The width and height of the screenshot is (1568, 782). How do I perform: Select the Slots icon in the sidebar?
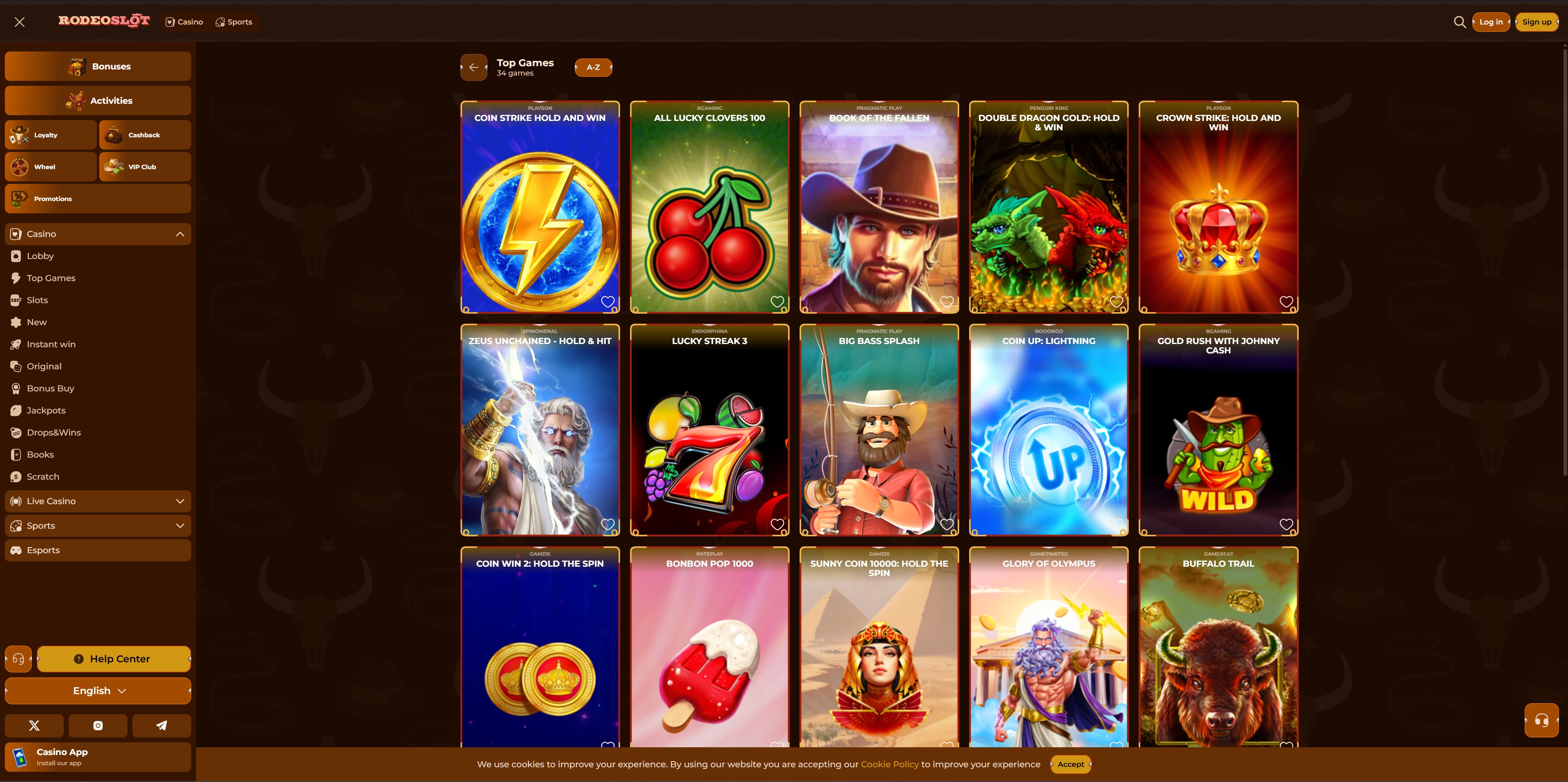(16, 299)
